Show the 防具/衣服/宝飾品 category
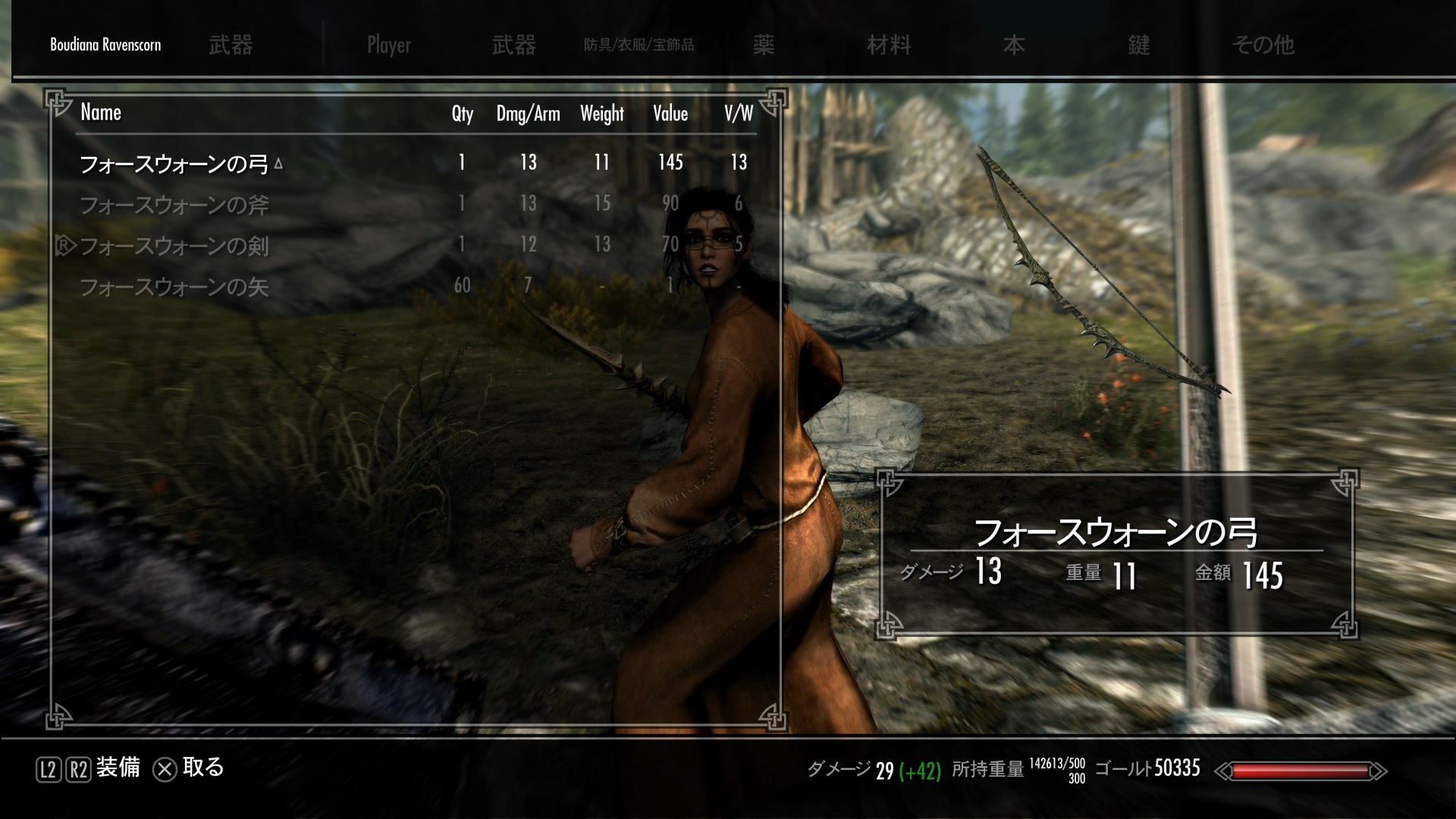 click(x=639, y=45)
